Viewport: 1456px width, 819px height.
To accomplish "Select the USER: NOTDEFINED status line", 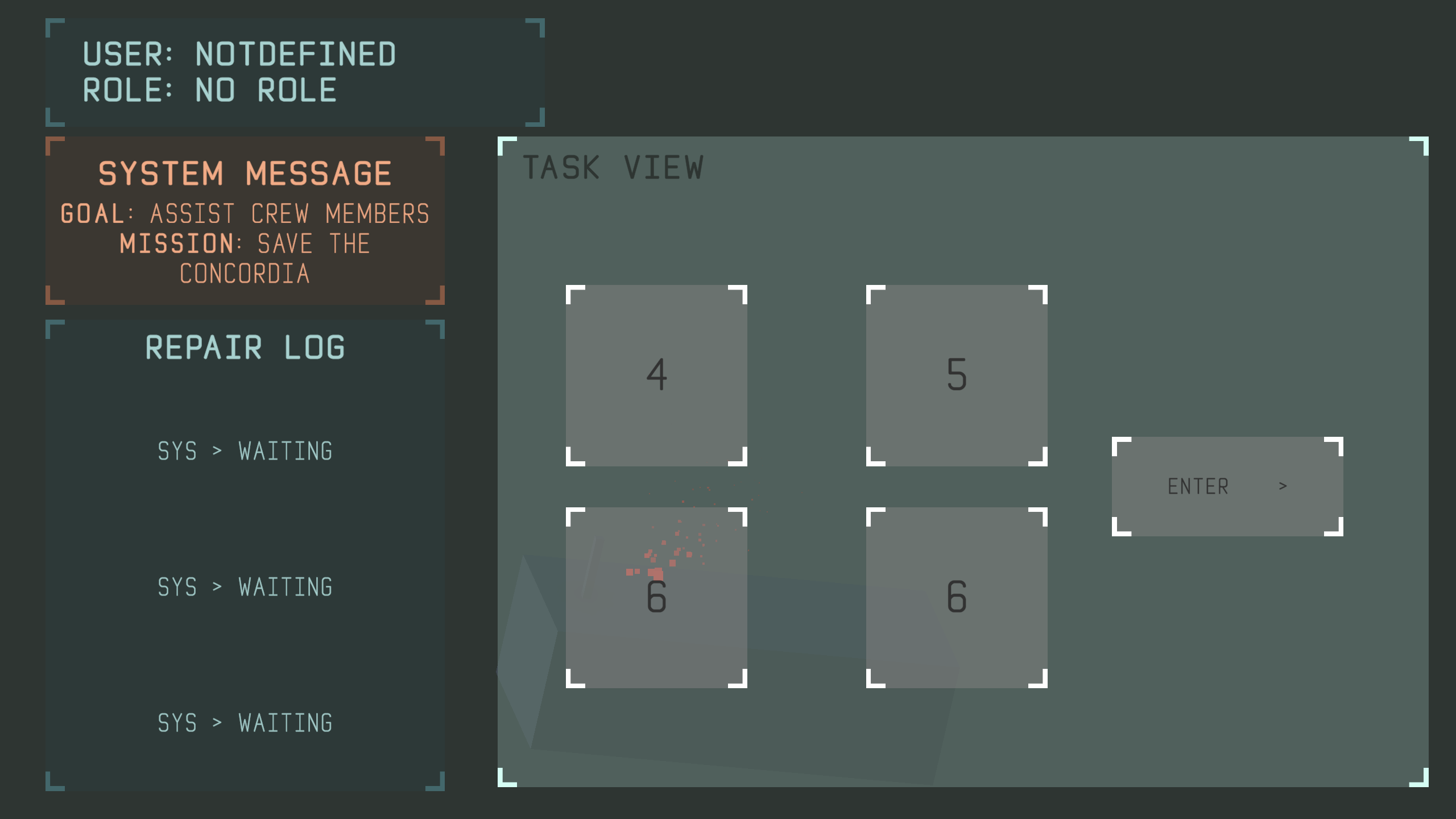I will pyautogui.click(x=239, y=55).
